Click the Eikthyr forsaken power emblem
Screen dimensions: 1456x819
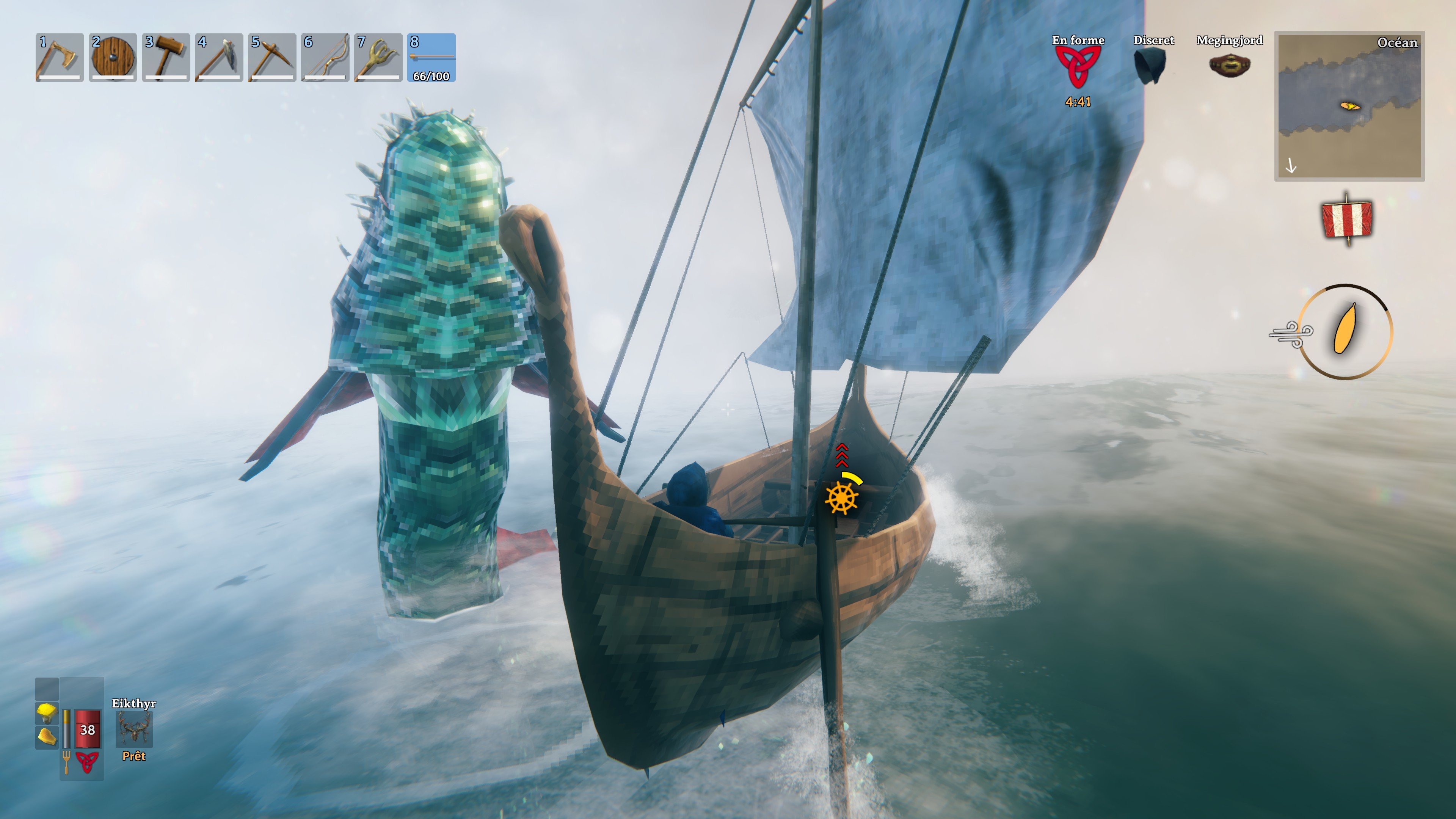[x=134, y=729]
